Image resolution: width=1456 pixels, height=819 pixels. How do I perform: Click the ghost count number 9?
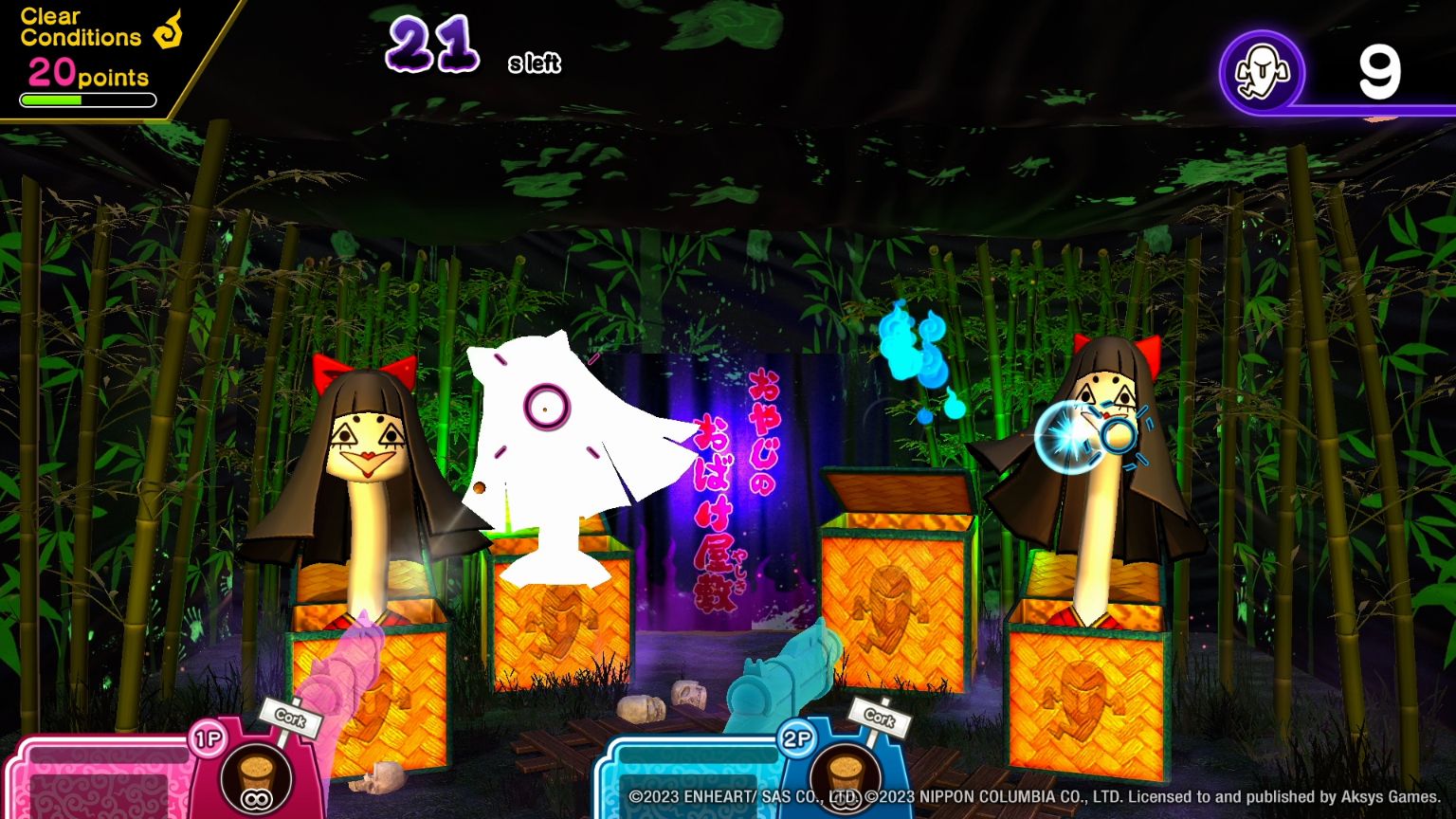click(1379, 71)
